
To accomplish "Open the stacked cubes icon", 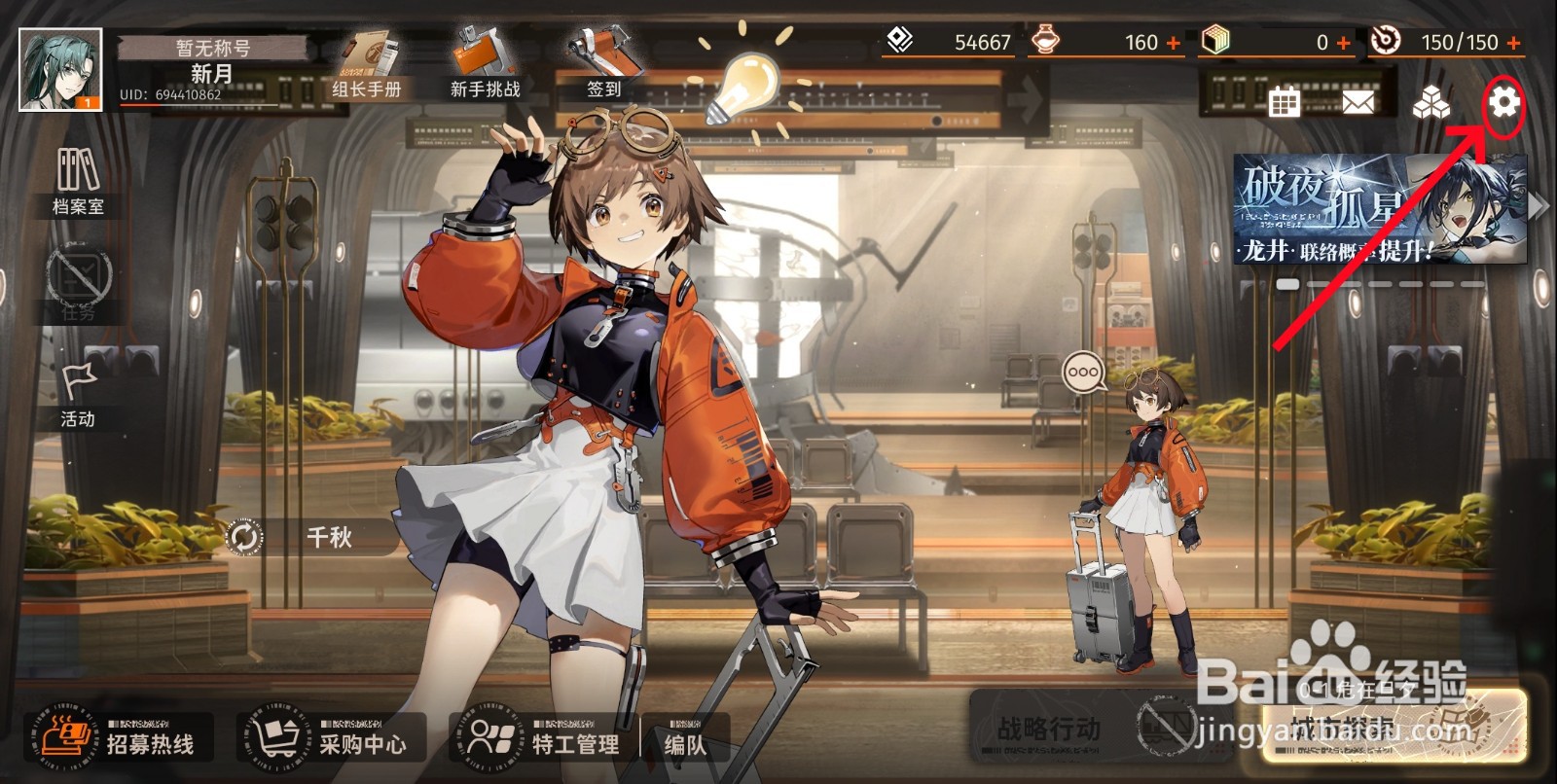I will (1430, 102).
